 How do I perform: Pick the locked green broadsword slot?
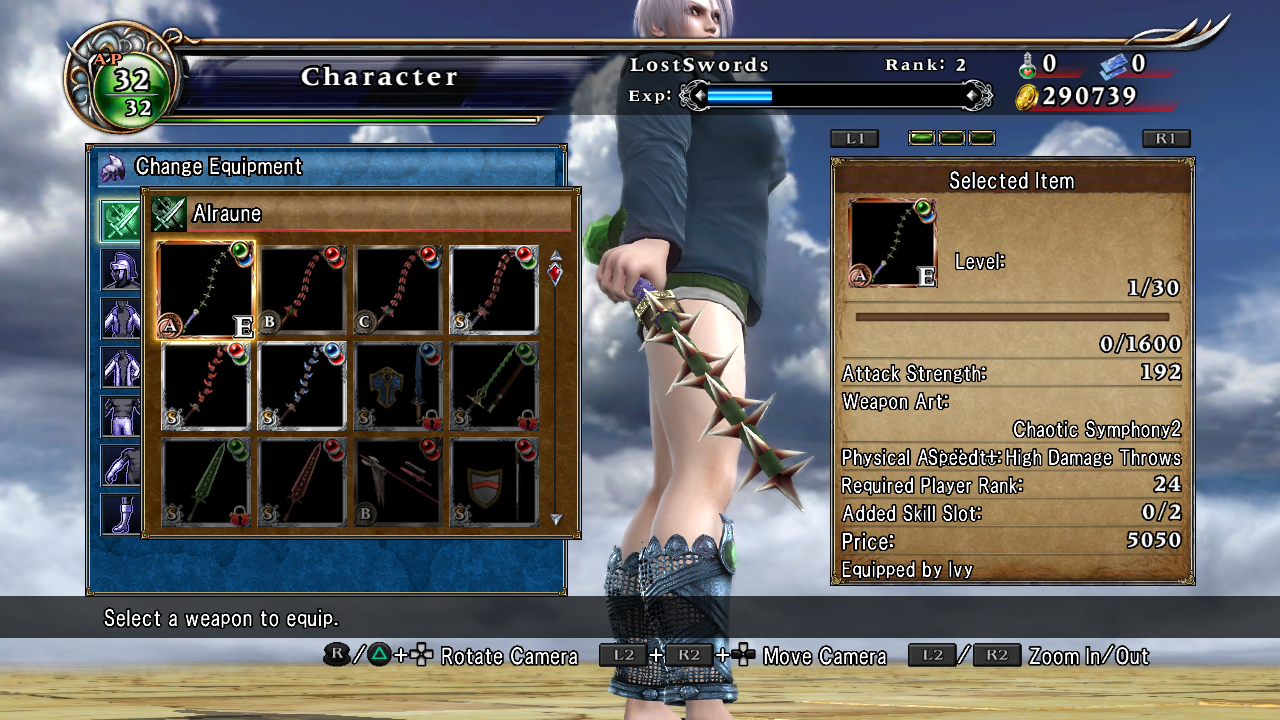206,482
